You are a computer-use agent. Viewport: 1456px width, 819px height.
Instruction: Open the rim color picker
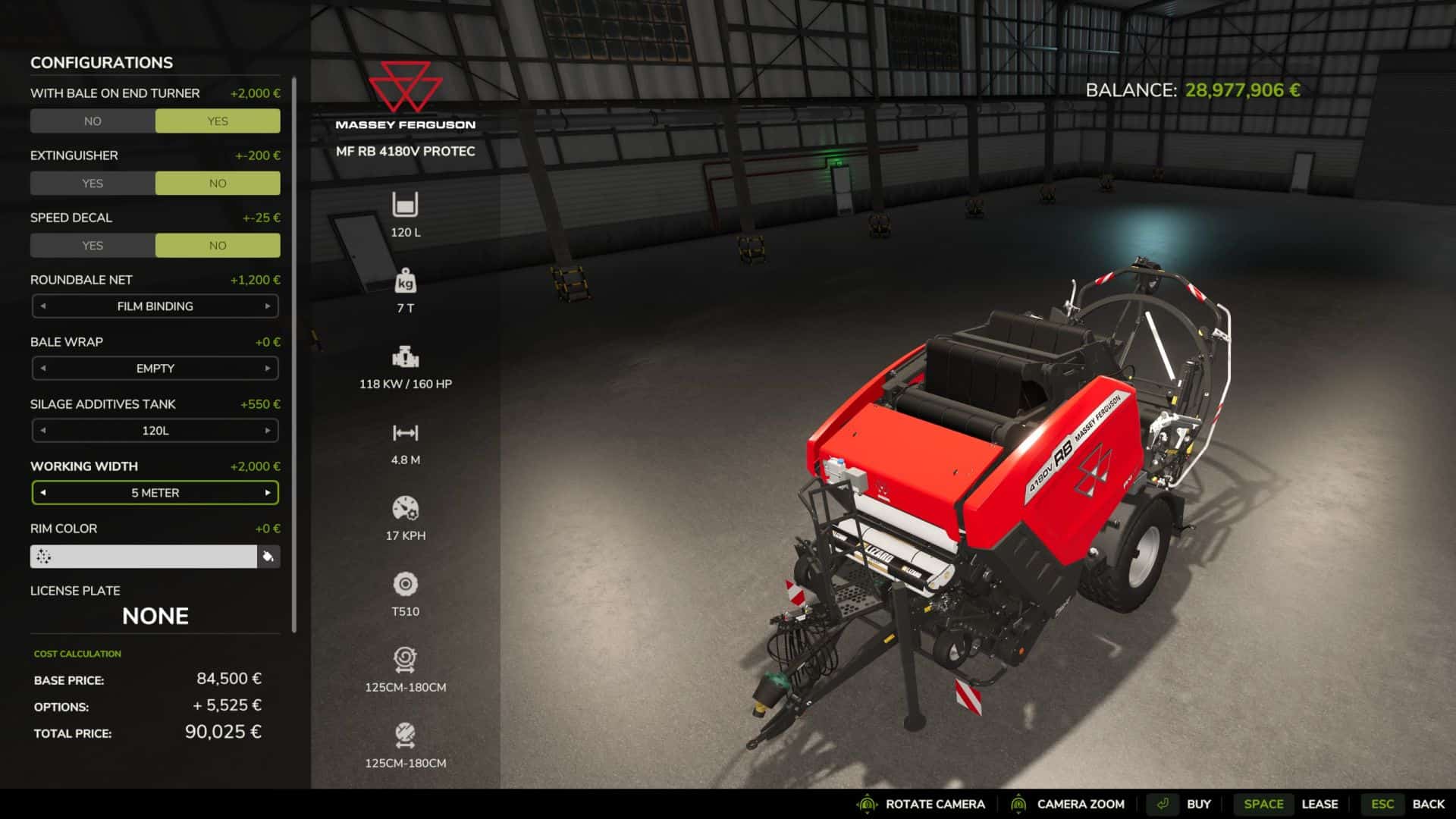pos(143,557)
